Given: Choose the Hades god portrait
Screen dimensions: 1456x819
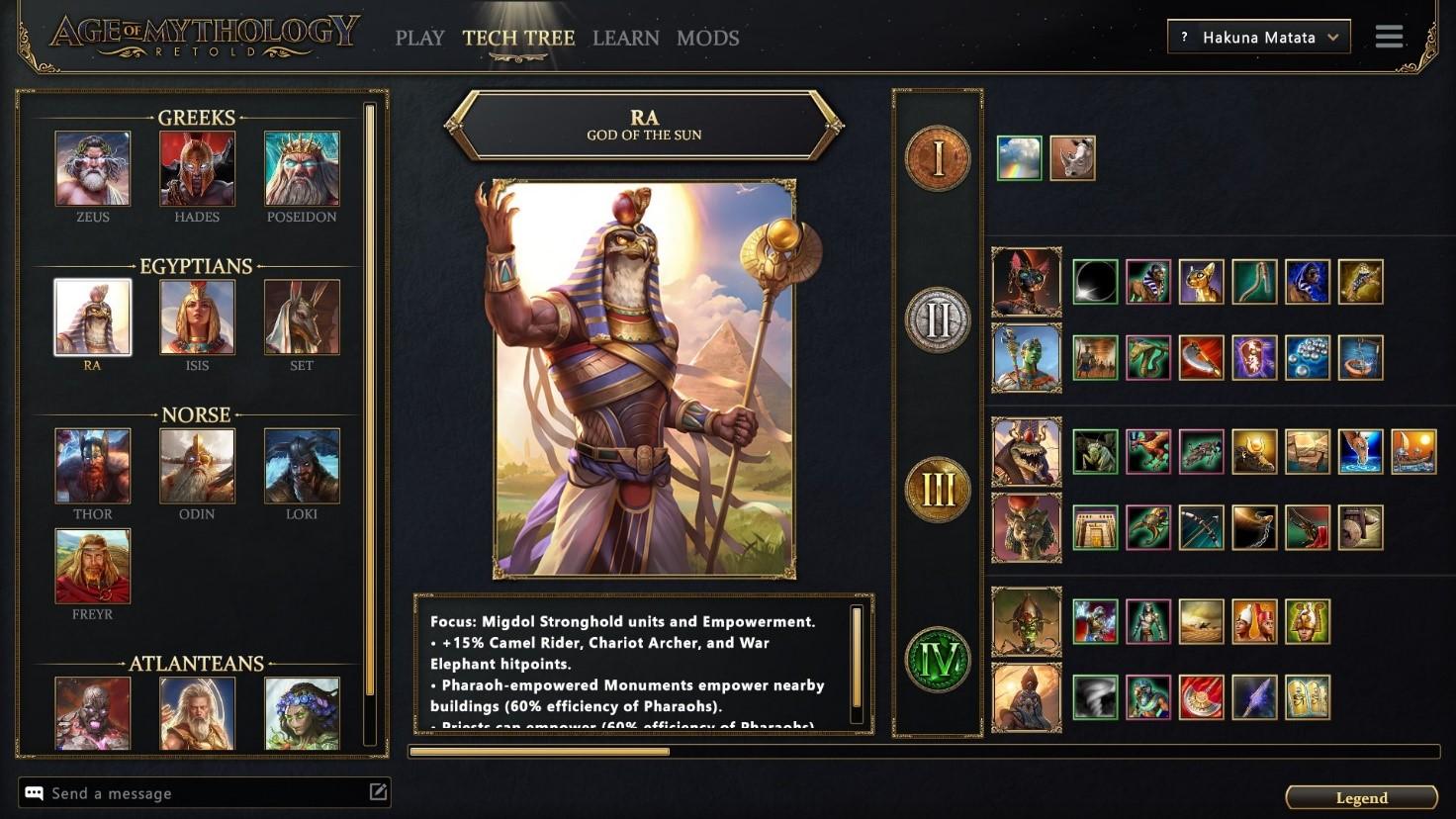Looking at the screenshot, I should [x=197, y=169].
